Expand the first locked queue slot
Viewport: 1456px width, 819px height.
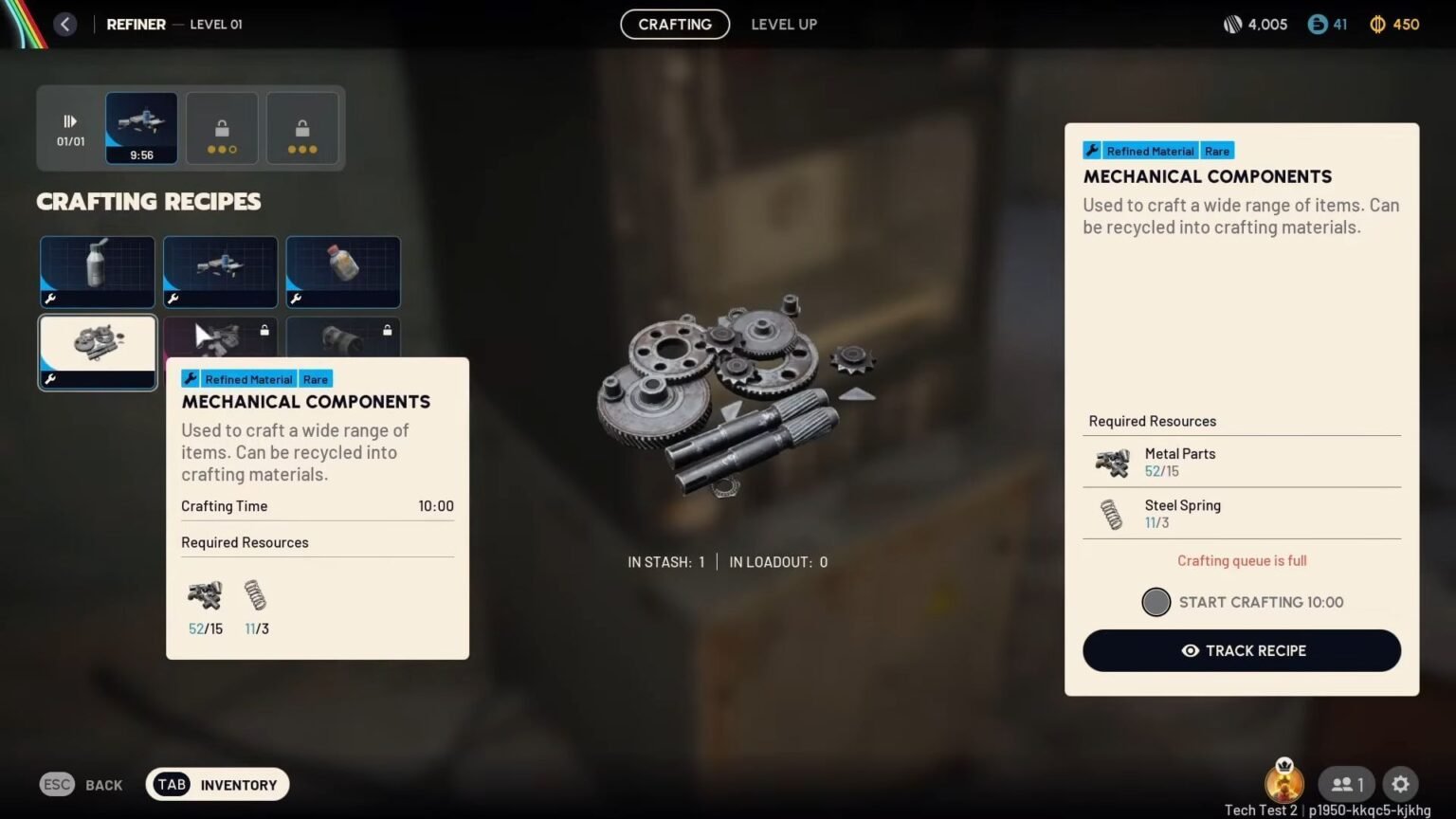(222, 127)
